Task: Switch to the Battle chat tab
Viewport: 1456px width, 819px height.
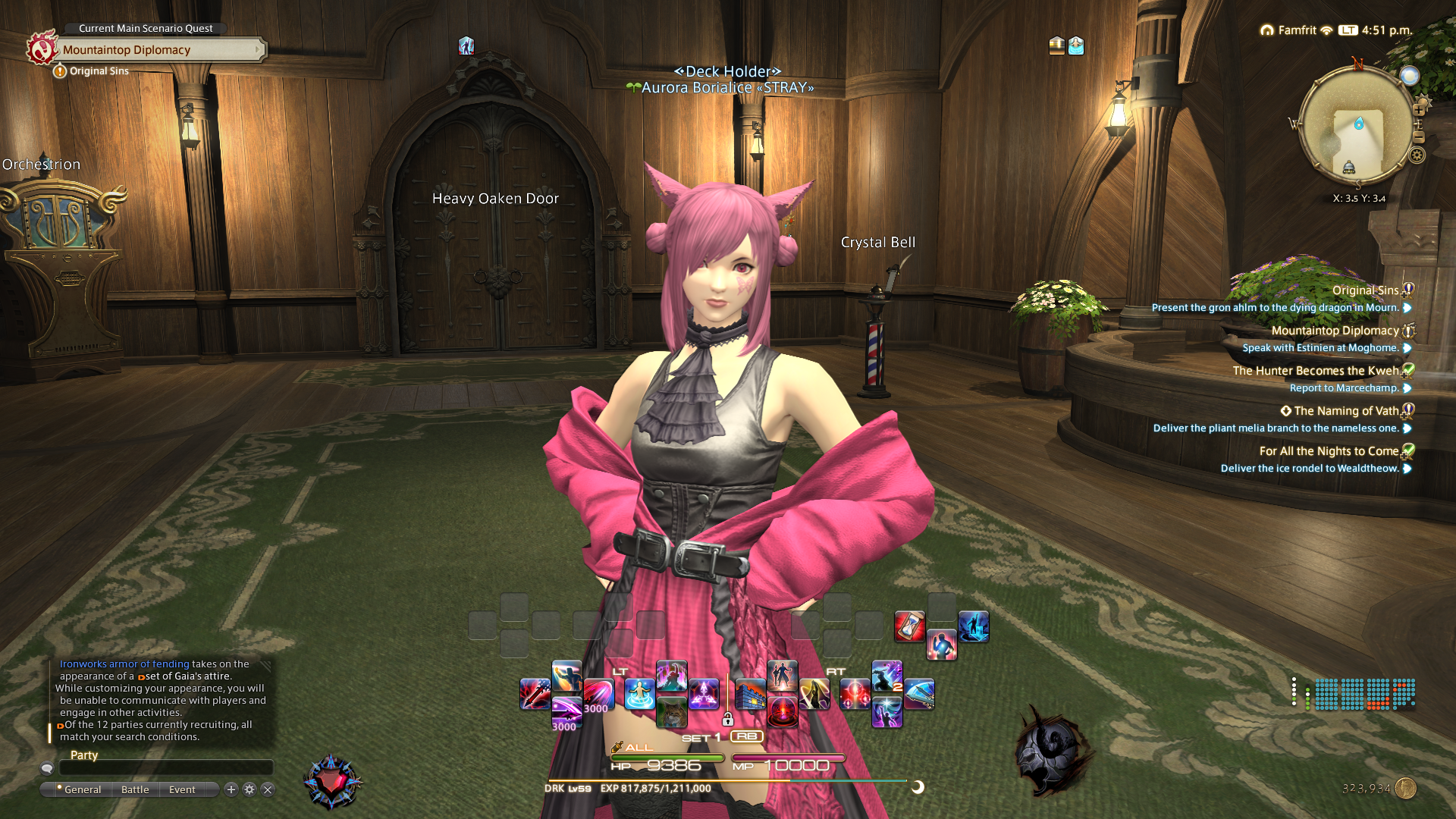Action: pyautogui.click(x=135, y=789)
